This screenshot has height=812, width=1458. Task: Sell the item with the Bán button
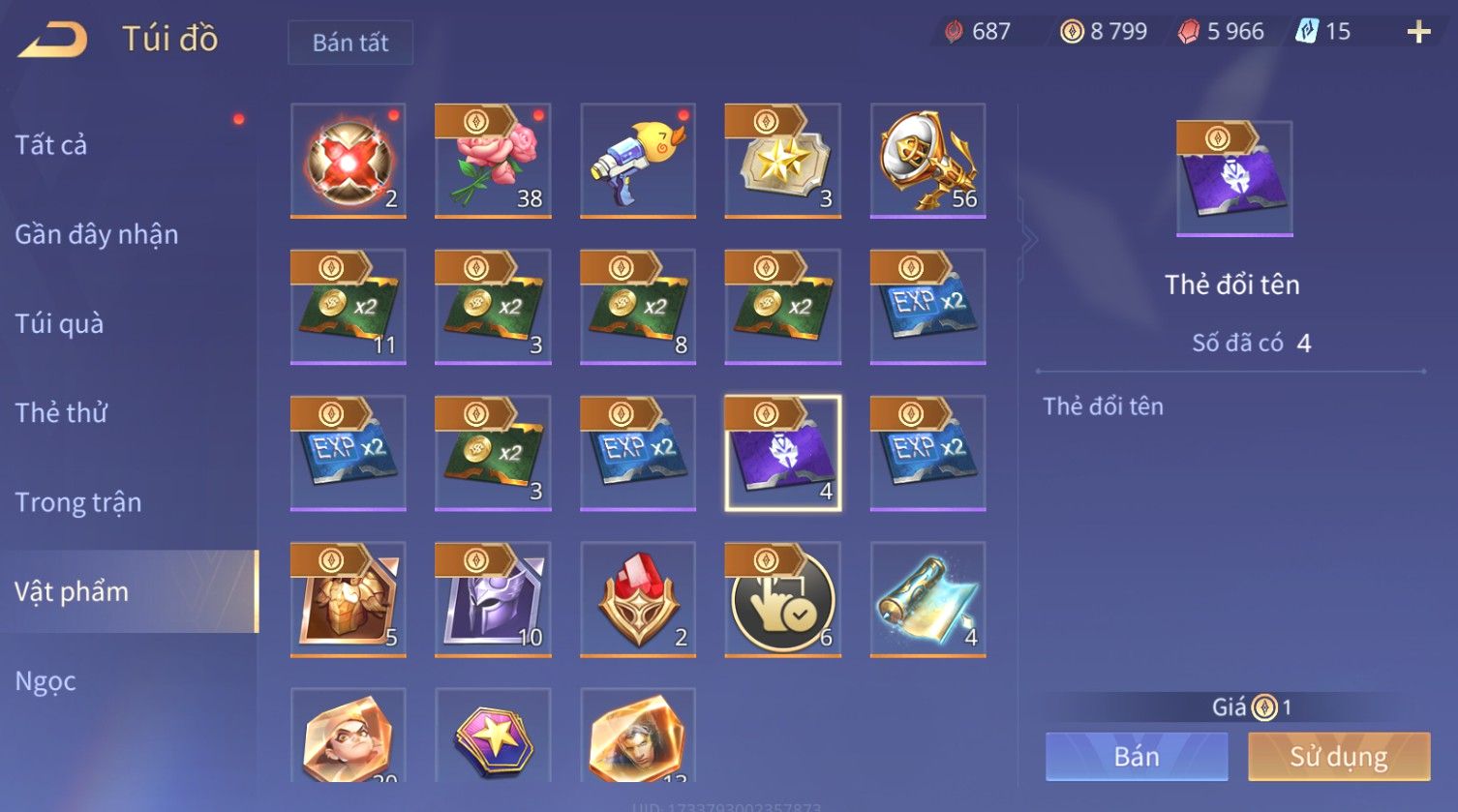point(1137,756)
